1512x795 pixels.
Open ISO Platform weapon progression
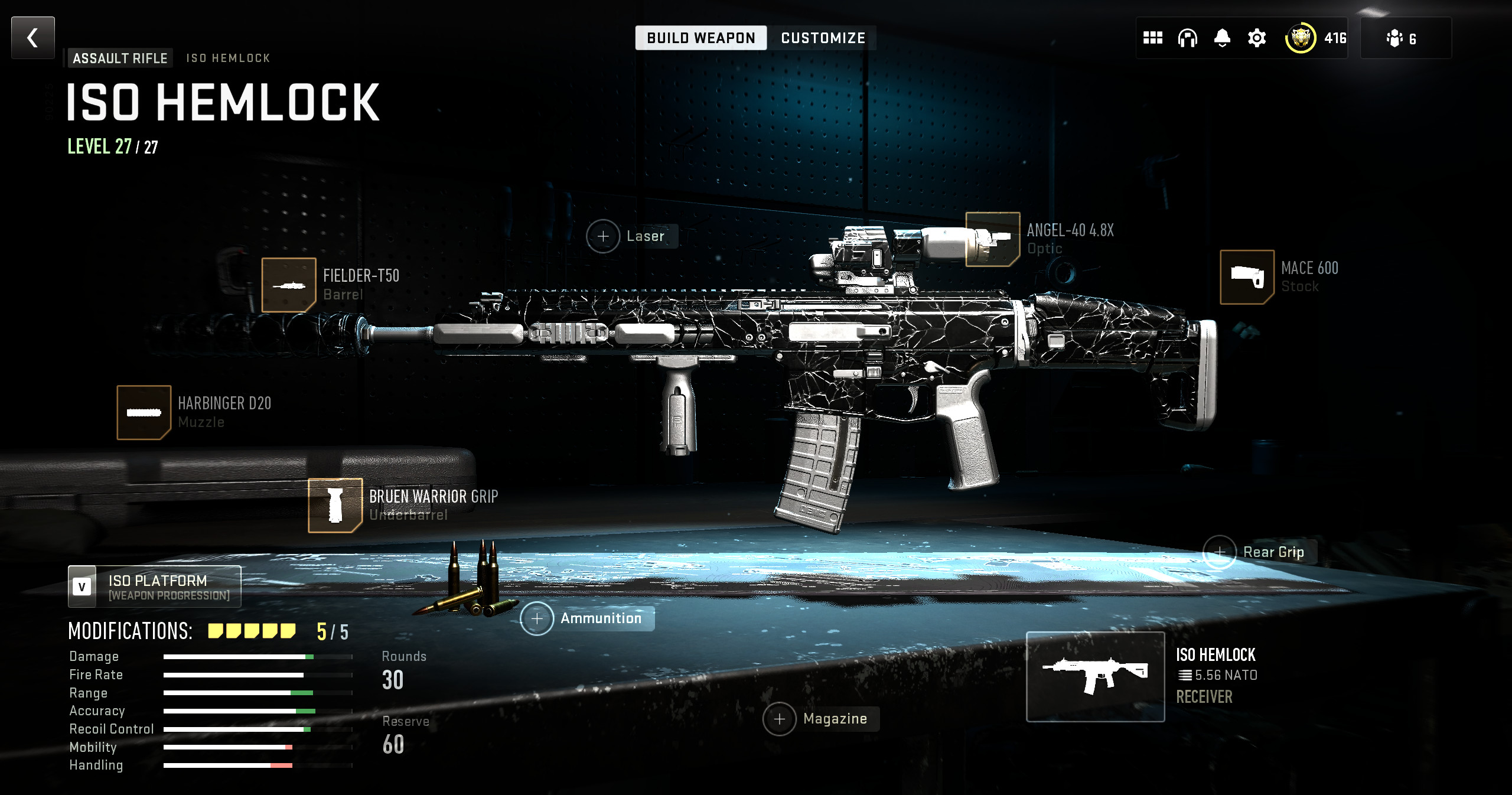pyautogui.click(x=155, y=587)
